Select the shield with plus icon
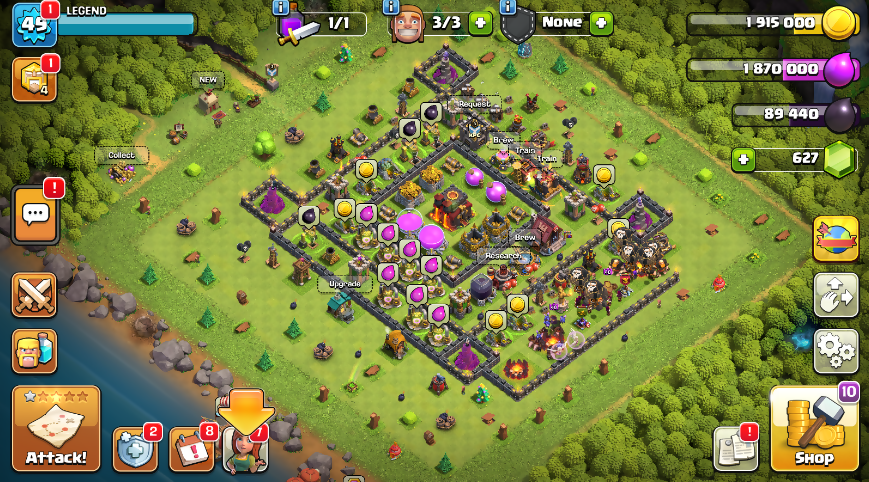The height and width of the screenshot is (482, 869). 134,449
